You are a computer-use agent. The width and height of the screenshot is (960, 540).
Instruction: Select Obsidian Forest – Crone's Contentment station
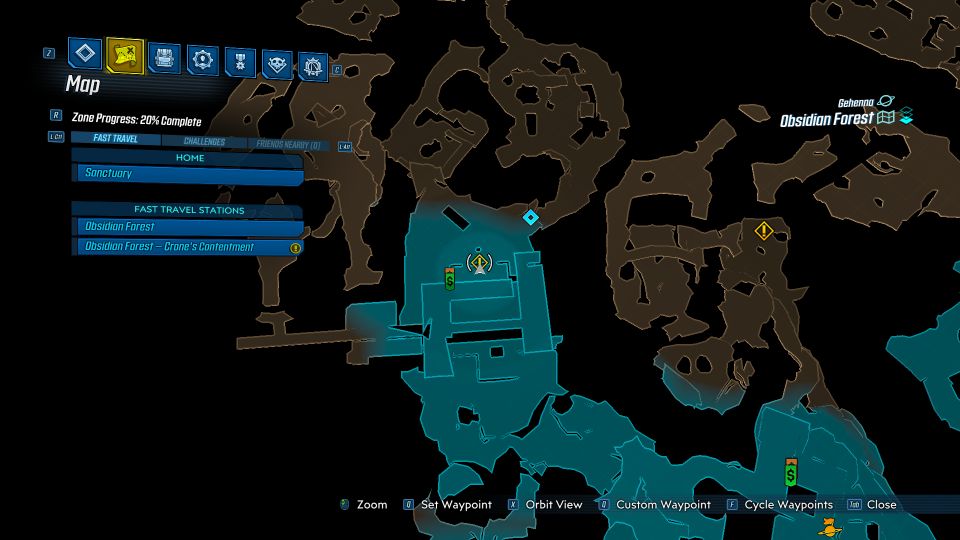(x=187, y=247)
